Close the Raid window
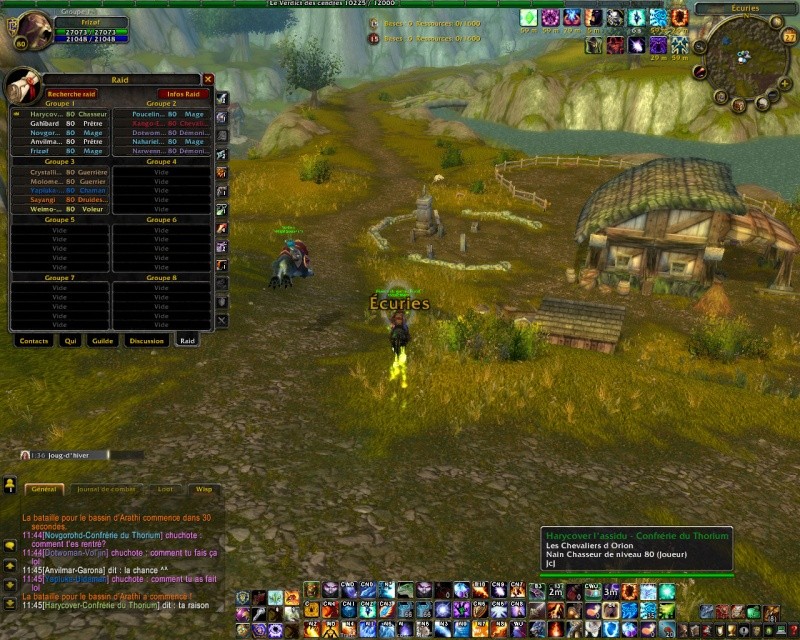 tap(208, 79)
